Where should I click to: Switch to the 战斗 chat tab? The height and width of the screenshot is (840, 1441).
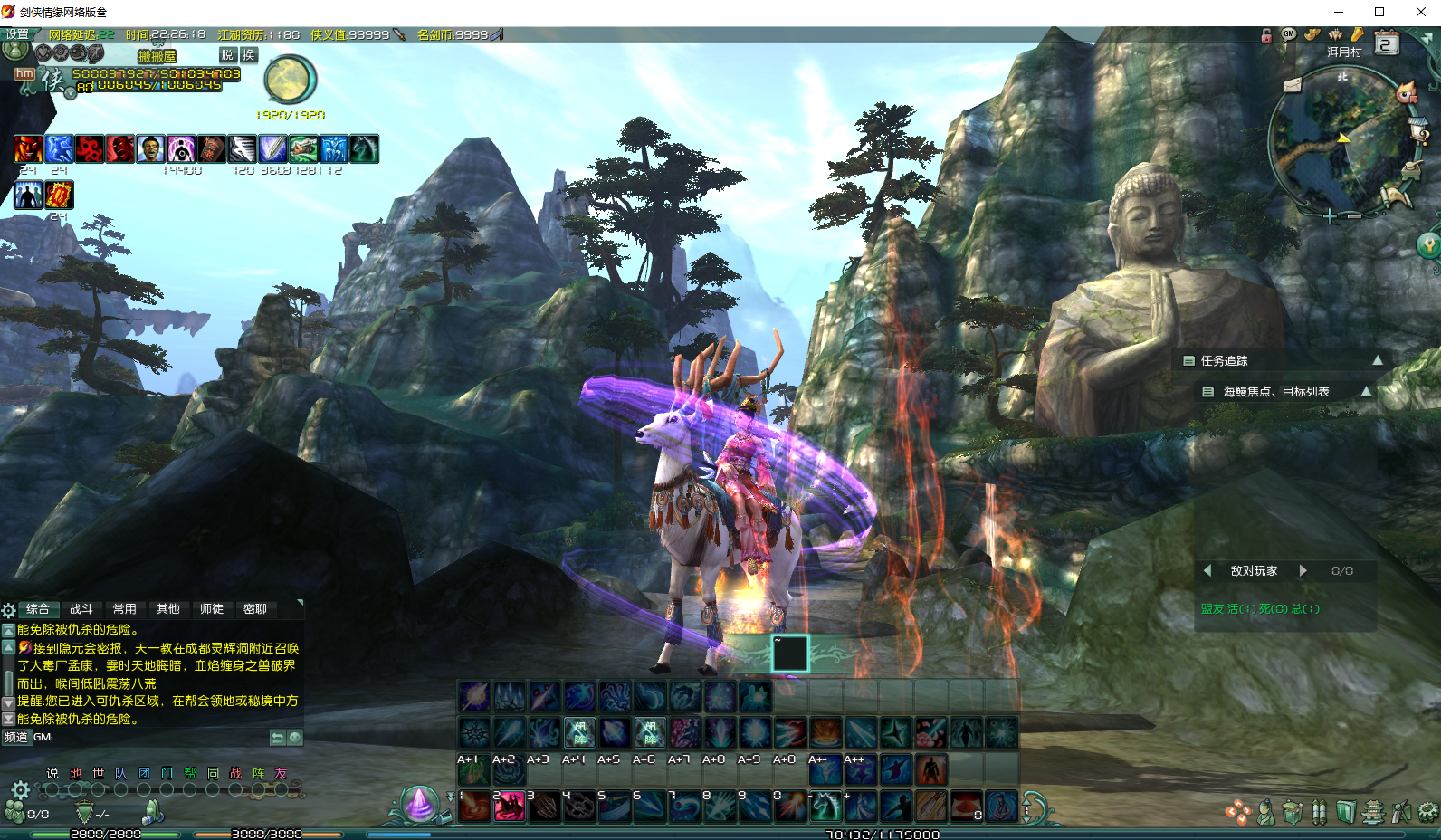coord(81,609)
